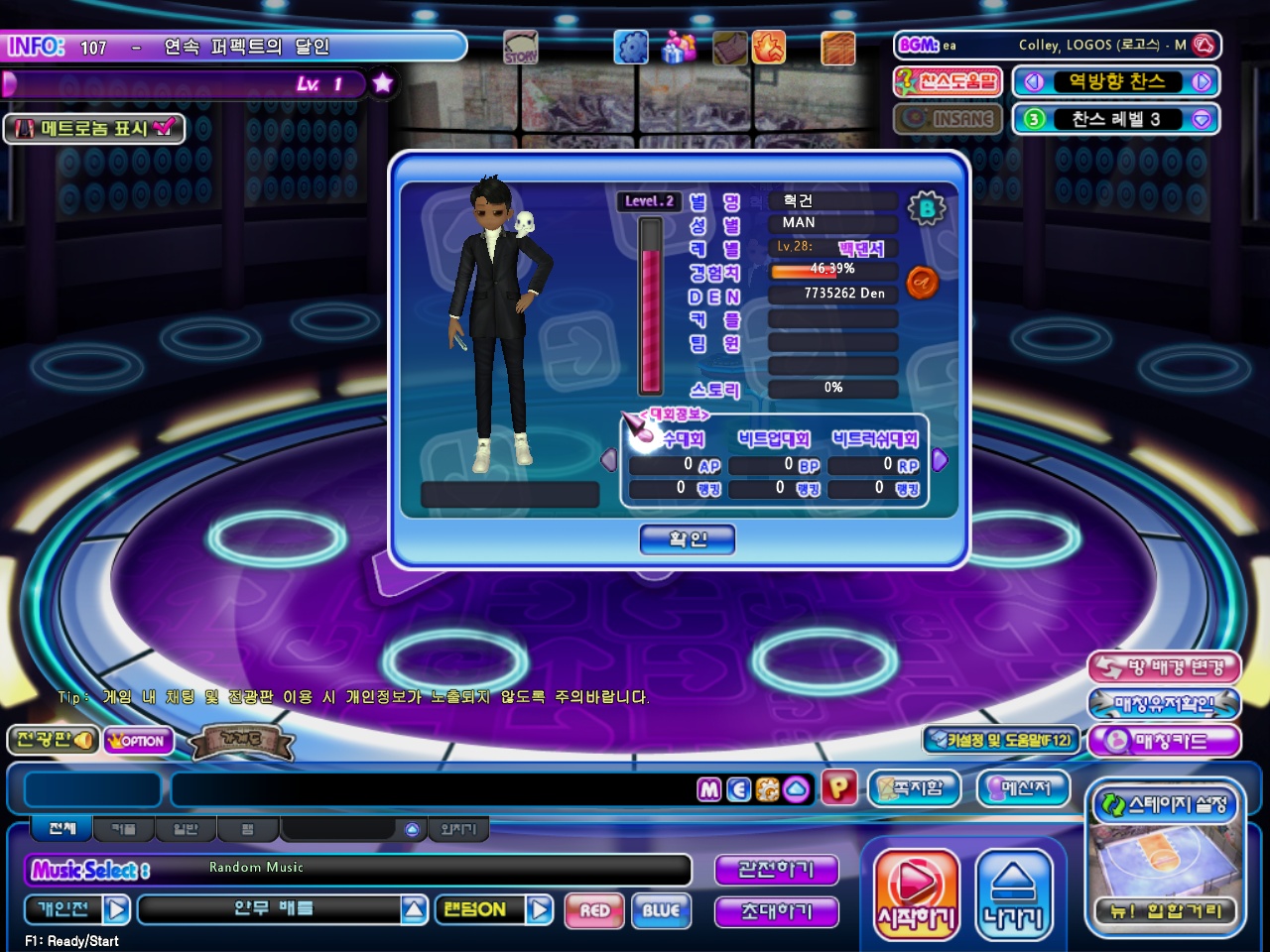Choose 관전하기 to spectate
This screenshot has width=1270, height=952.
tap(777, 870)
